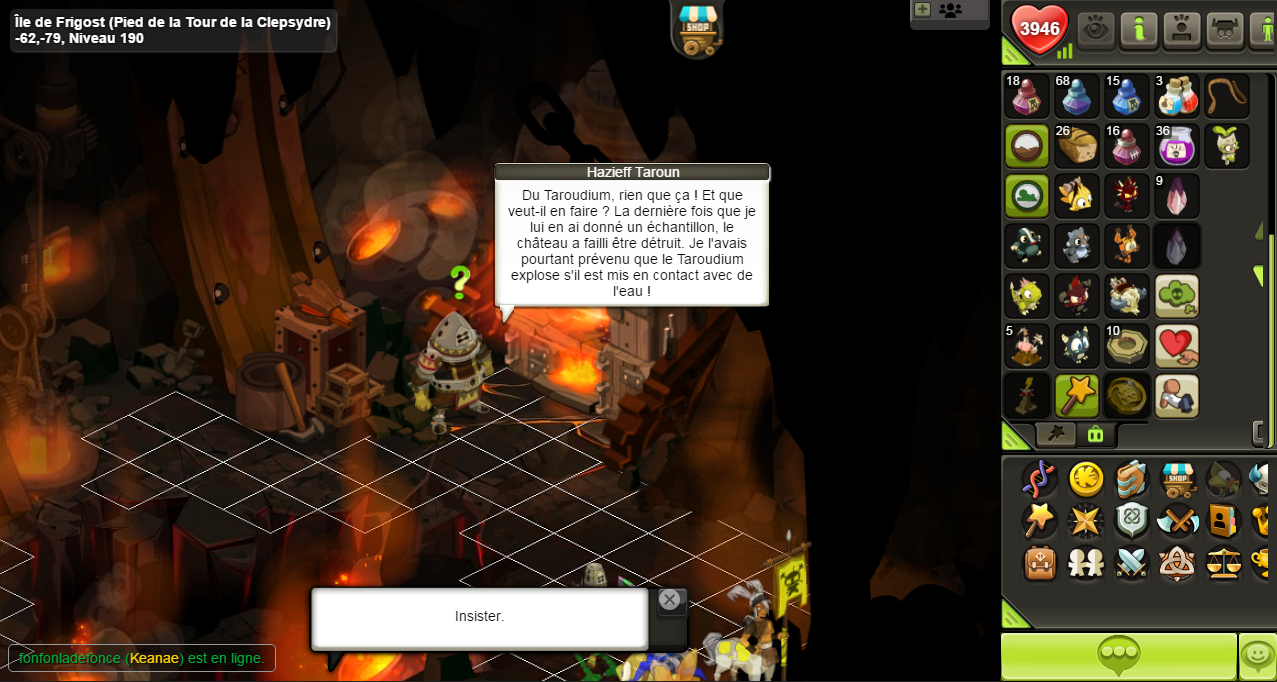Select the bread item with 26 count

tap(1077, 146)
